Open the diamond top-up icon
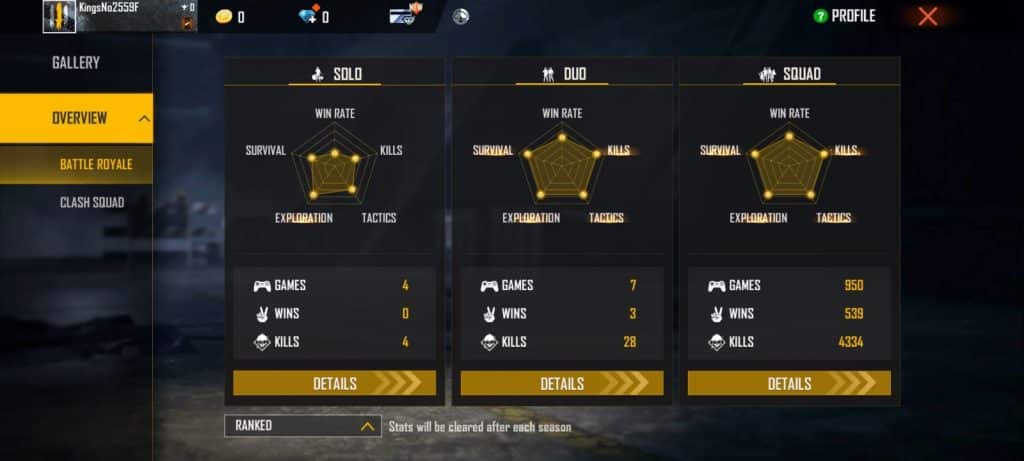 click(309, 16)
